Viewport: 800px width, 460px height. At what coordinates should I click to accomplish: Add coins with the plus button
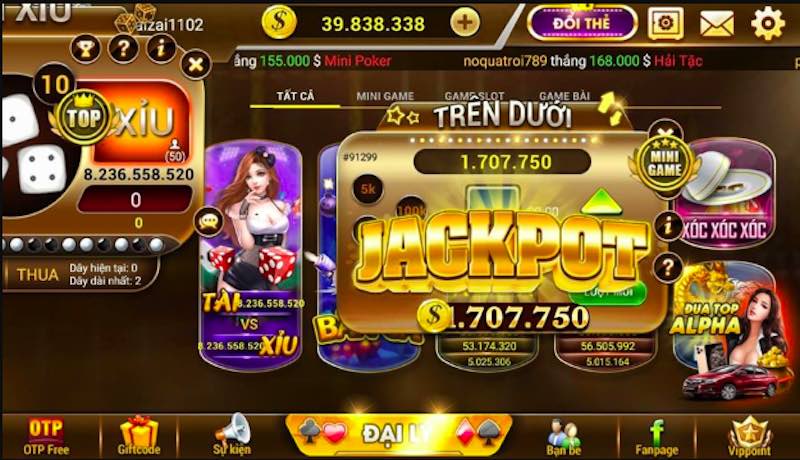coord(464,21)
